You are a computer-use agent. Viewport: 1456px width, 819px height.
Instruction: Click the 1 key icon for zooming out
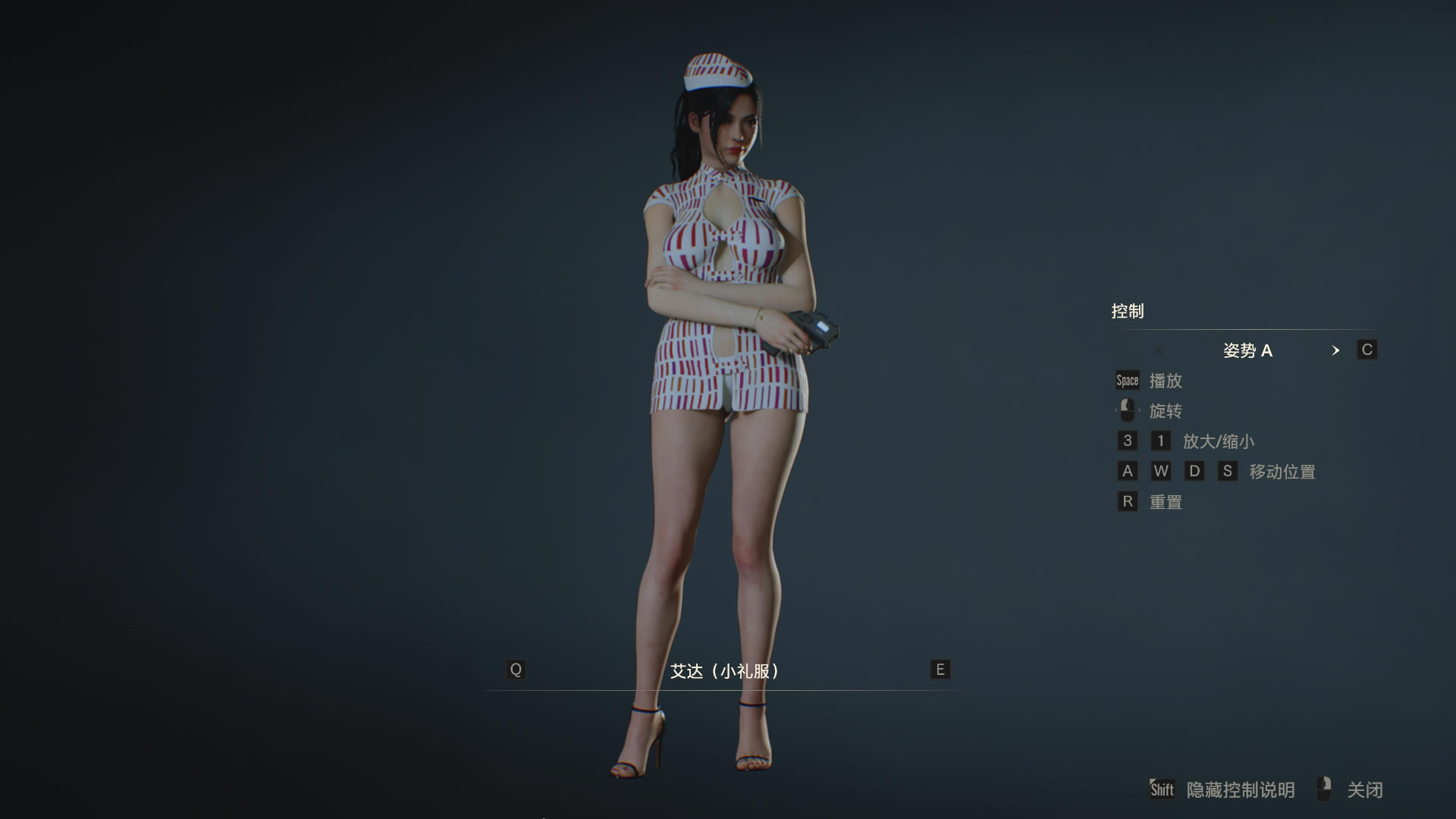[1161, 441]
